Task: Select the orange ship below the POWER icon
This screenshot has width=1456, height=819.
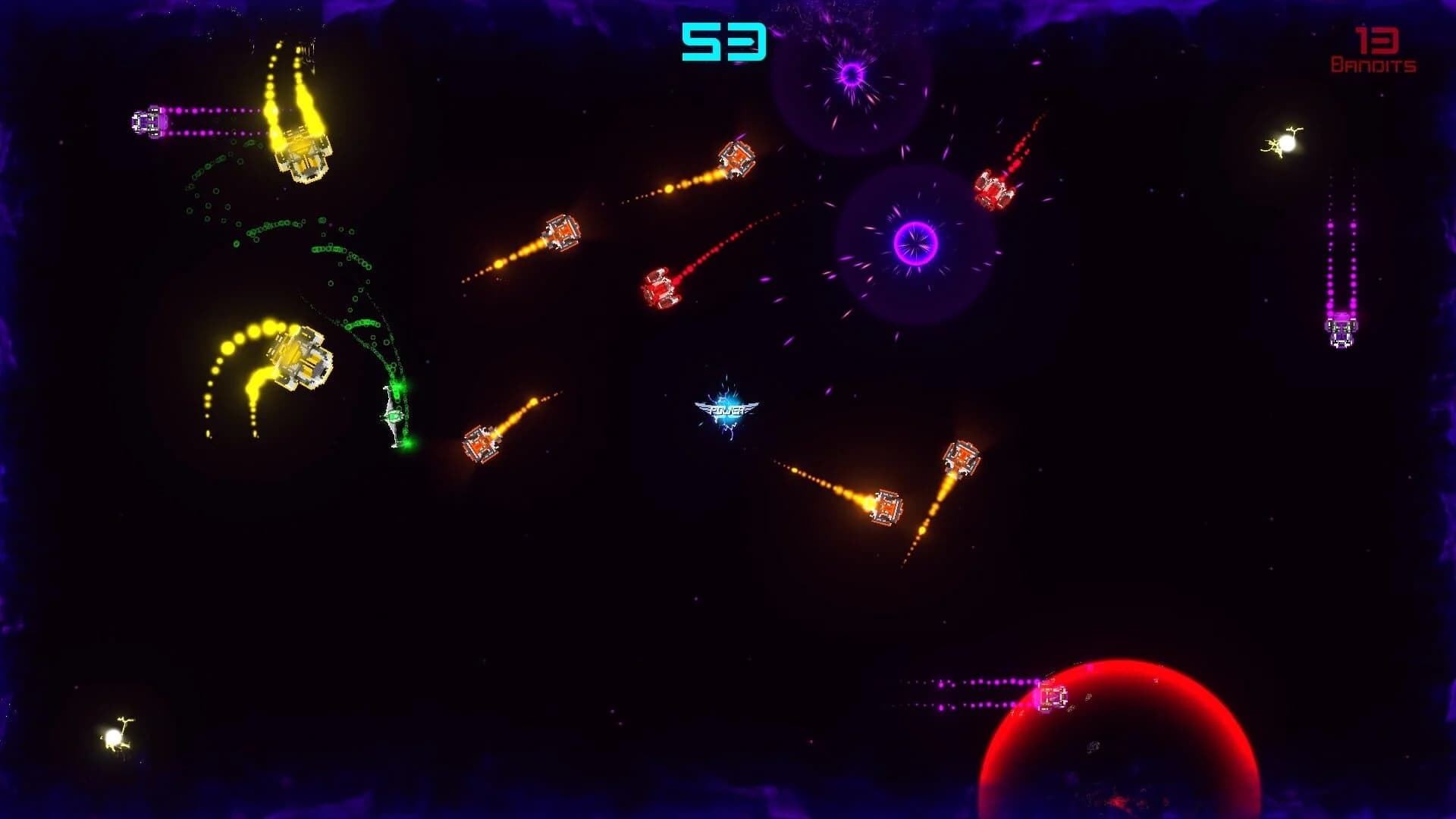Action: [963, 457]
